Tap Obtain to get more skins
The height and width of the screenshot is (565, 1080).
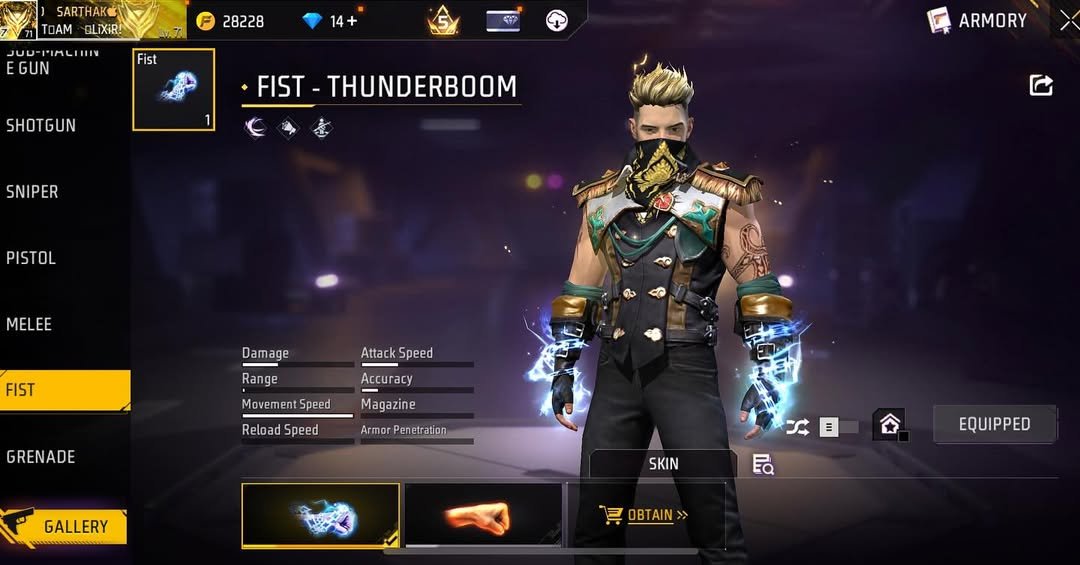point(646,516)
